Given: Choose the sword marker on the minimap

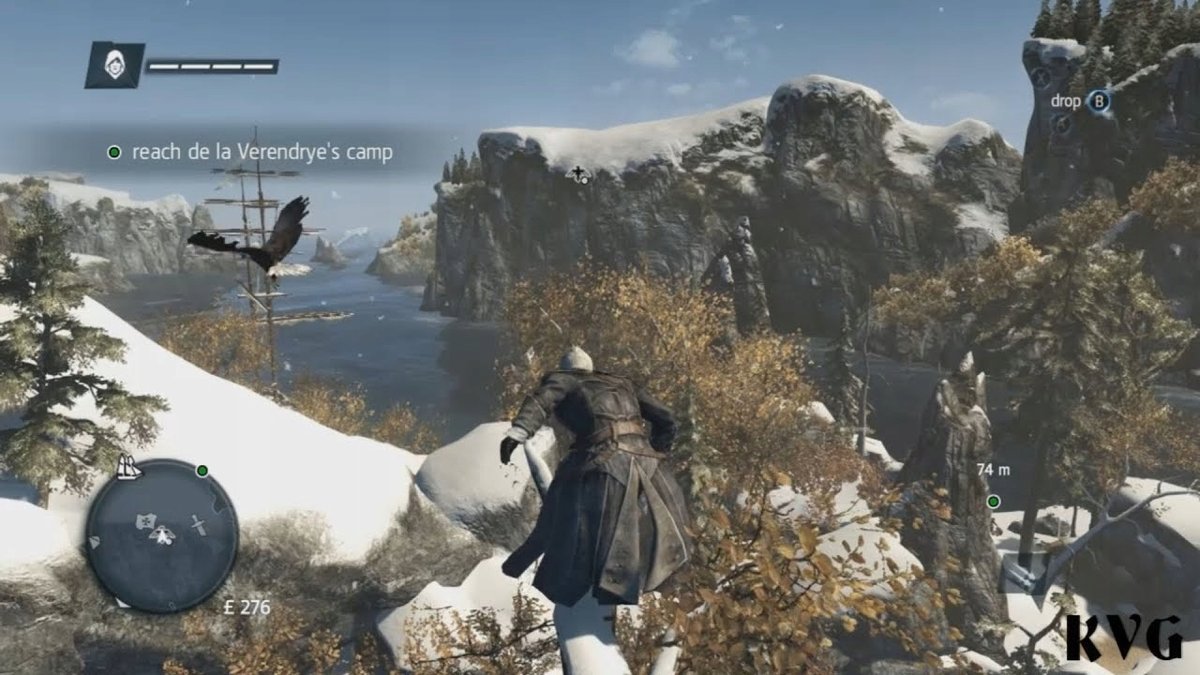Looking at the screenshot, I should pyautogui.click(x=197, y=524).
